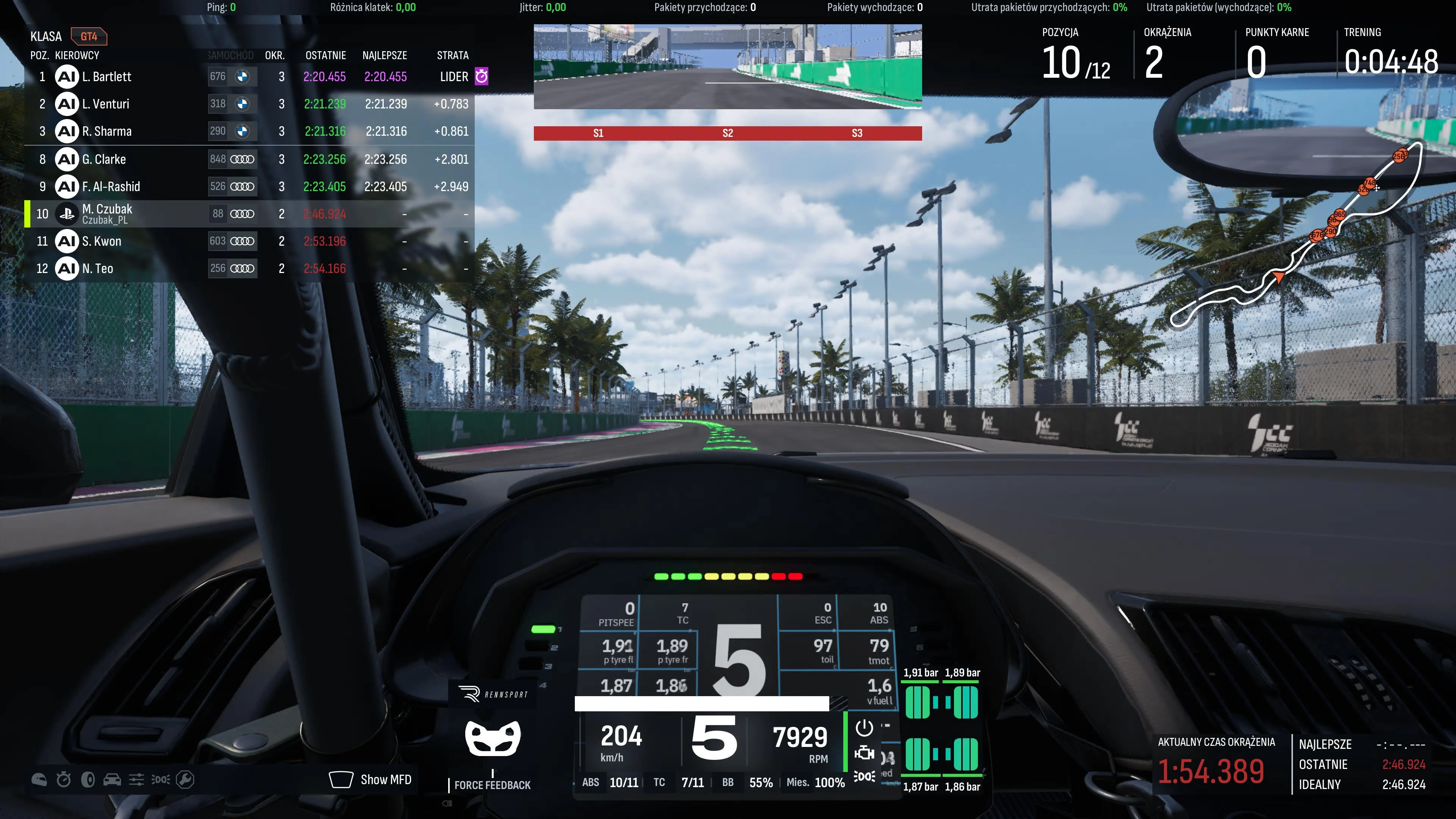Image resolution: width=1456 pixels, height=819 pixels.
Task: Click the FORCE FEEDBACK label
Action: (x=492, y=785)
